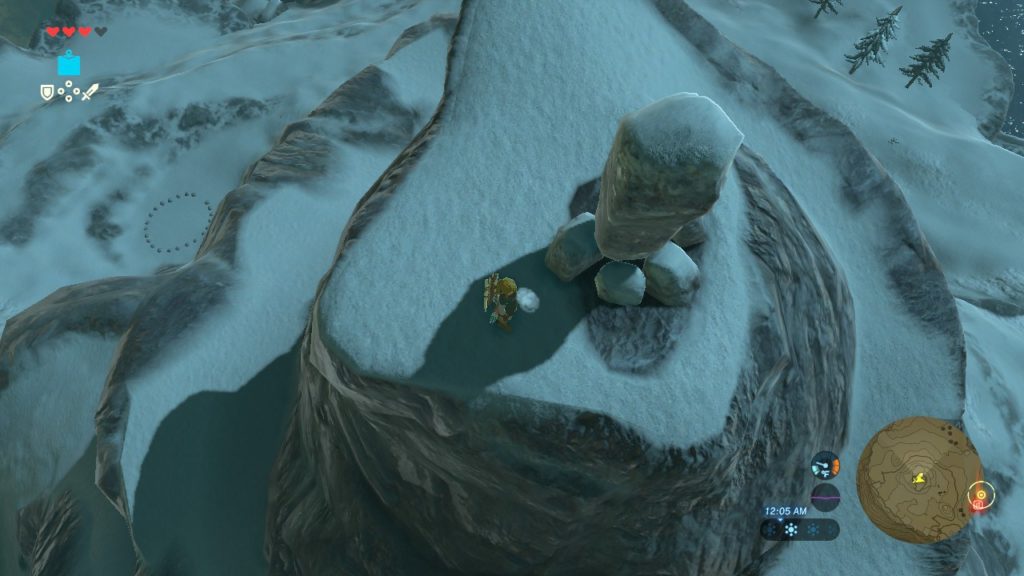Viewport: 1024px width, 576px height.
Task: Click the noise level indicator circle
Action: pyautogui.click(x=824, y=496)
